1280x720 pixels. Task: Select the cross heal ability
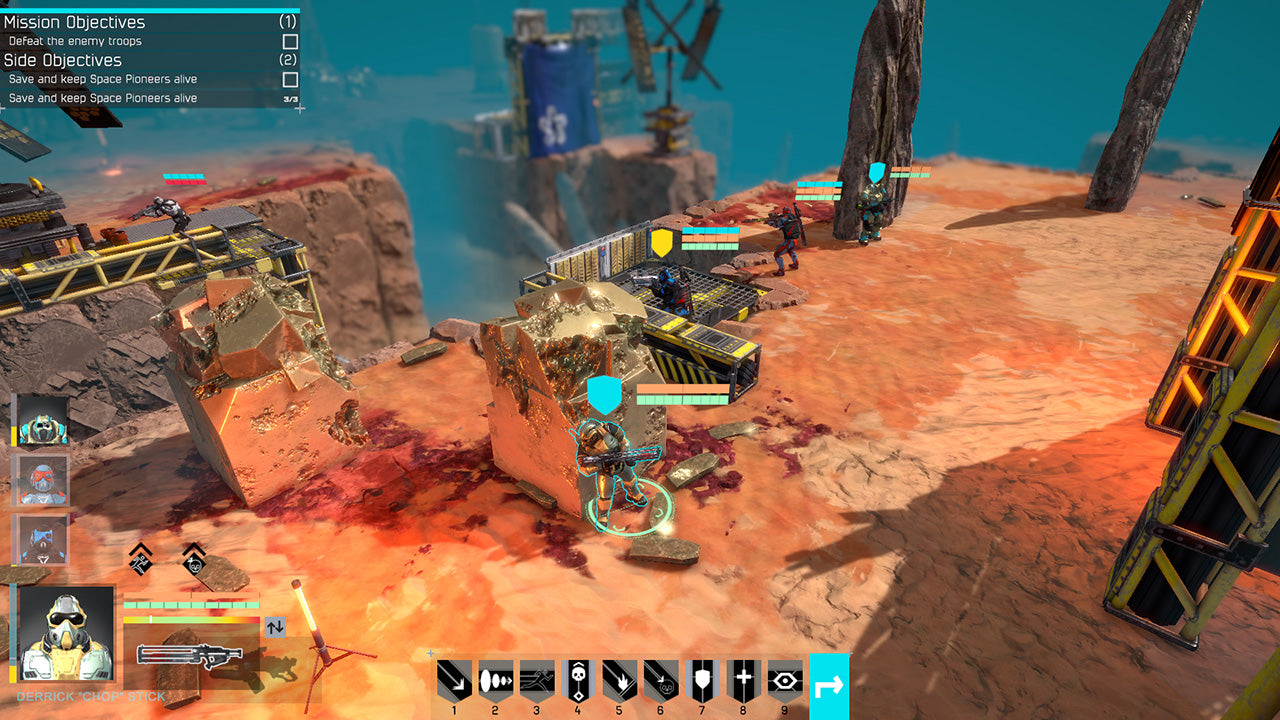744,682
